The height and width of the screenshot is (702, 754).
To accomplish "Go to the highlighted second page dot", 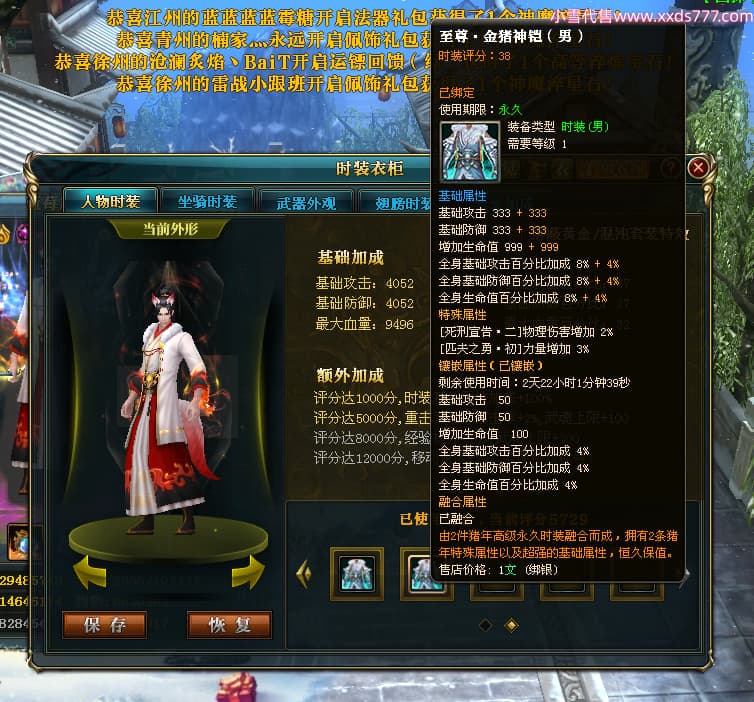I will point(511,625).
